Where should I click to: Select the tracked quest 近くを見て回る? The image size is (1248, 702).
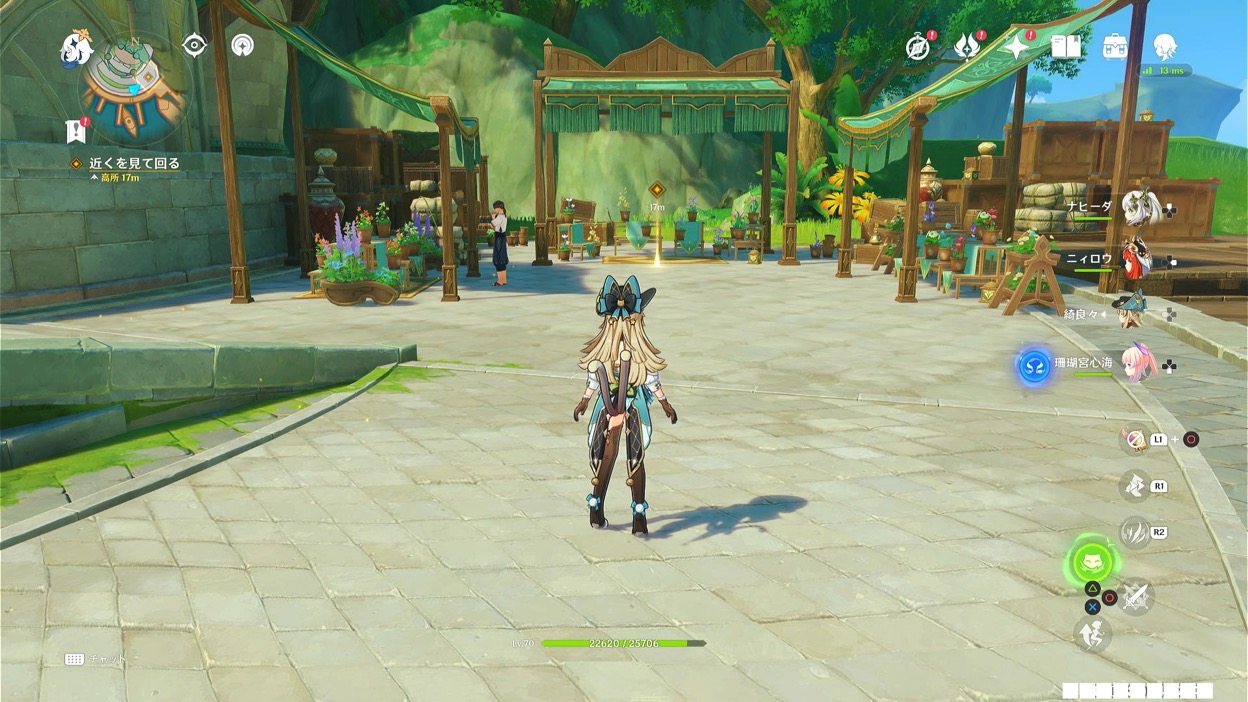(x=134, y=163)
